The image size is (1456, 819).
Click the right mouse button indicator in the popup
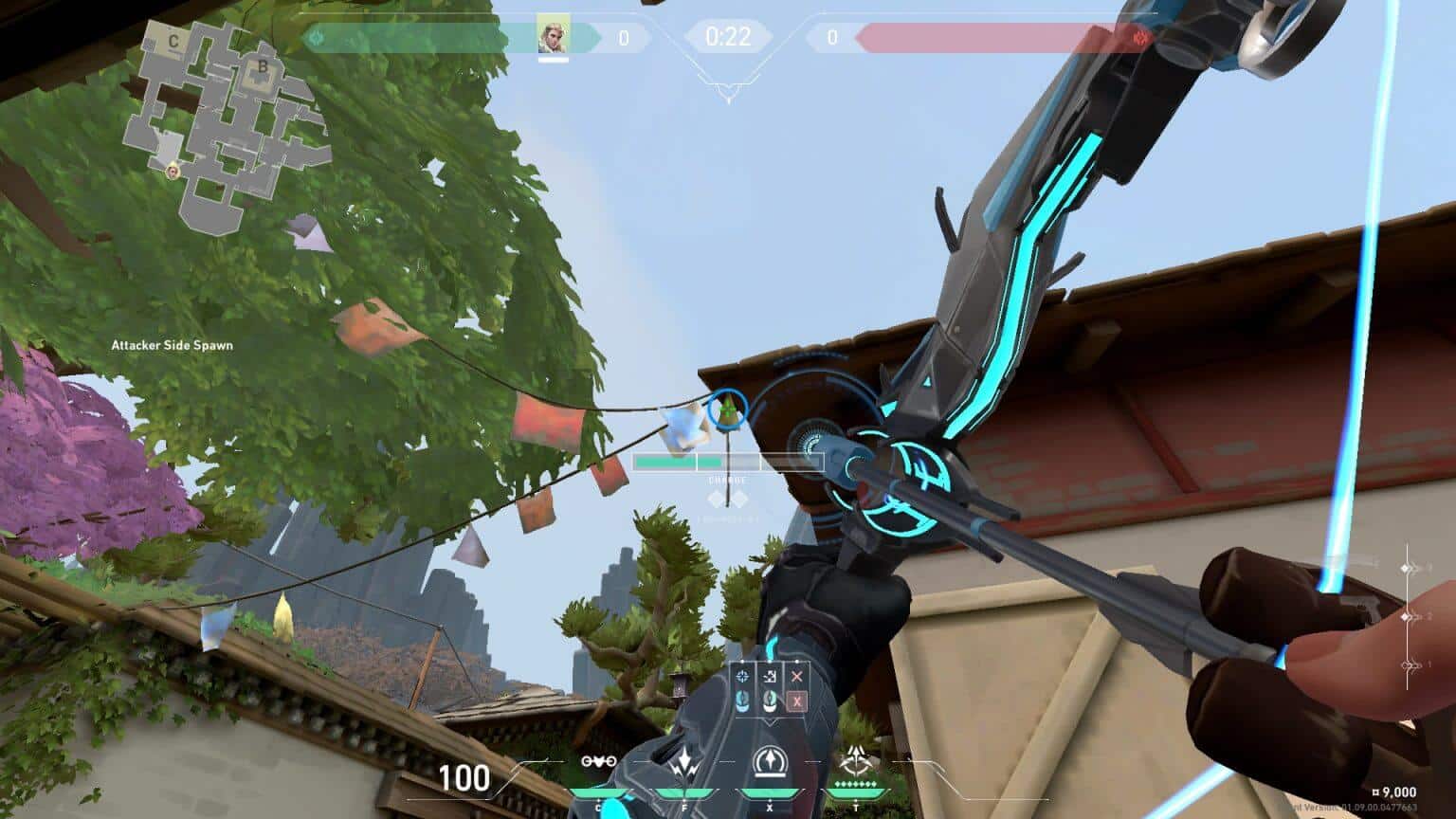tap(770, 701)
